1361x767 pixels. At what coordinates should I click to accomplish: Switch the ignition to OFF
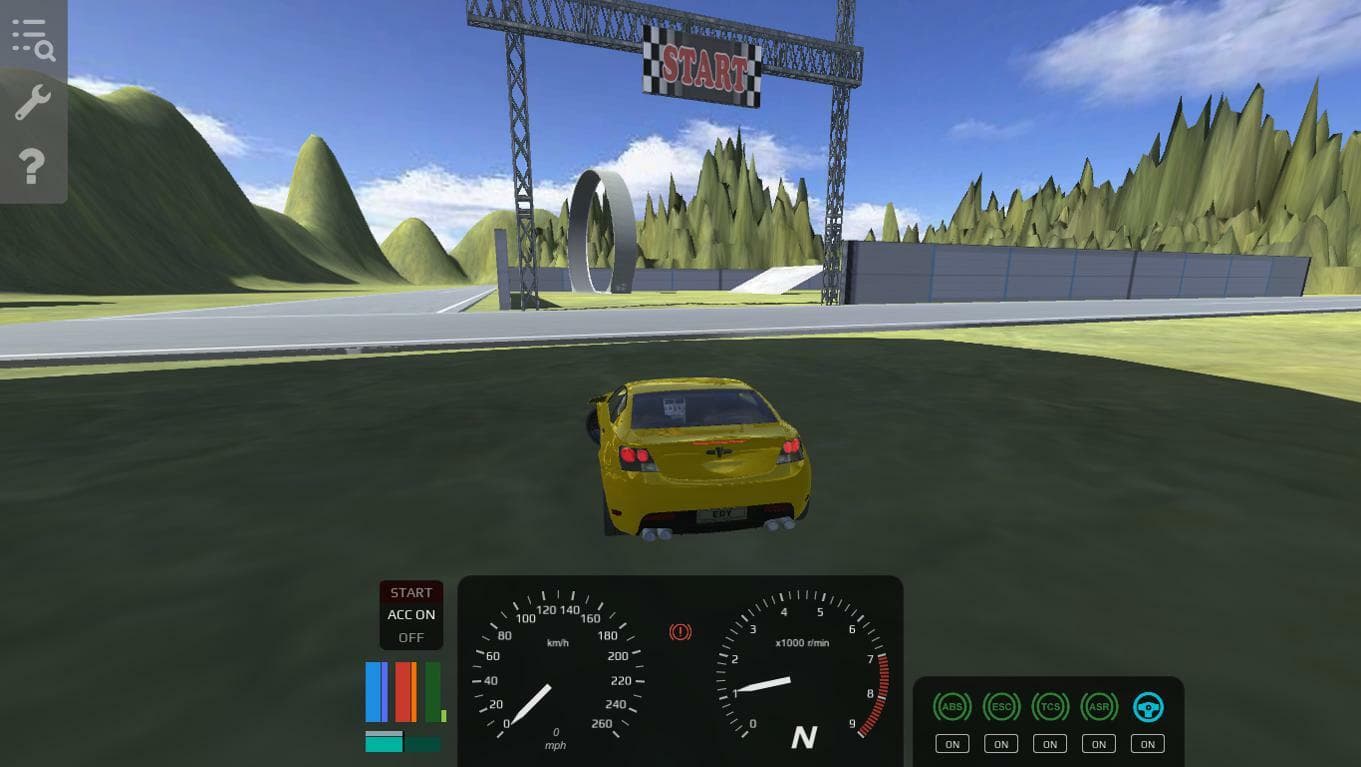tap(411, 637)
